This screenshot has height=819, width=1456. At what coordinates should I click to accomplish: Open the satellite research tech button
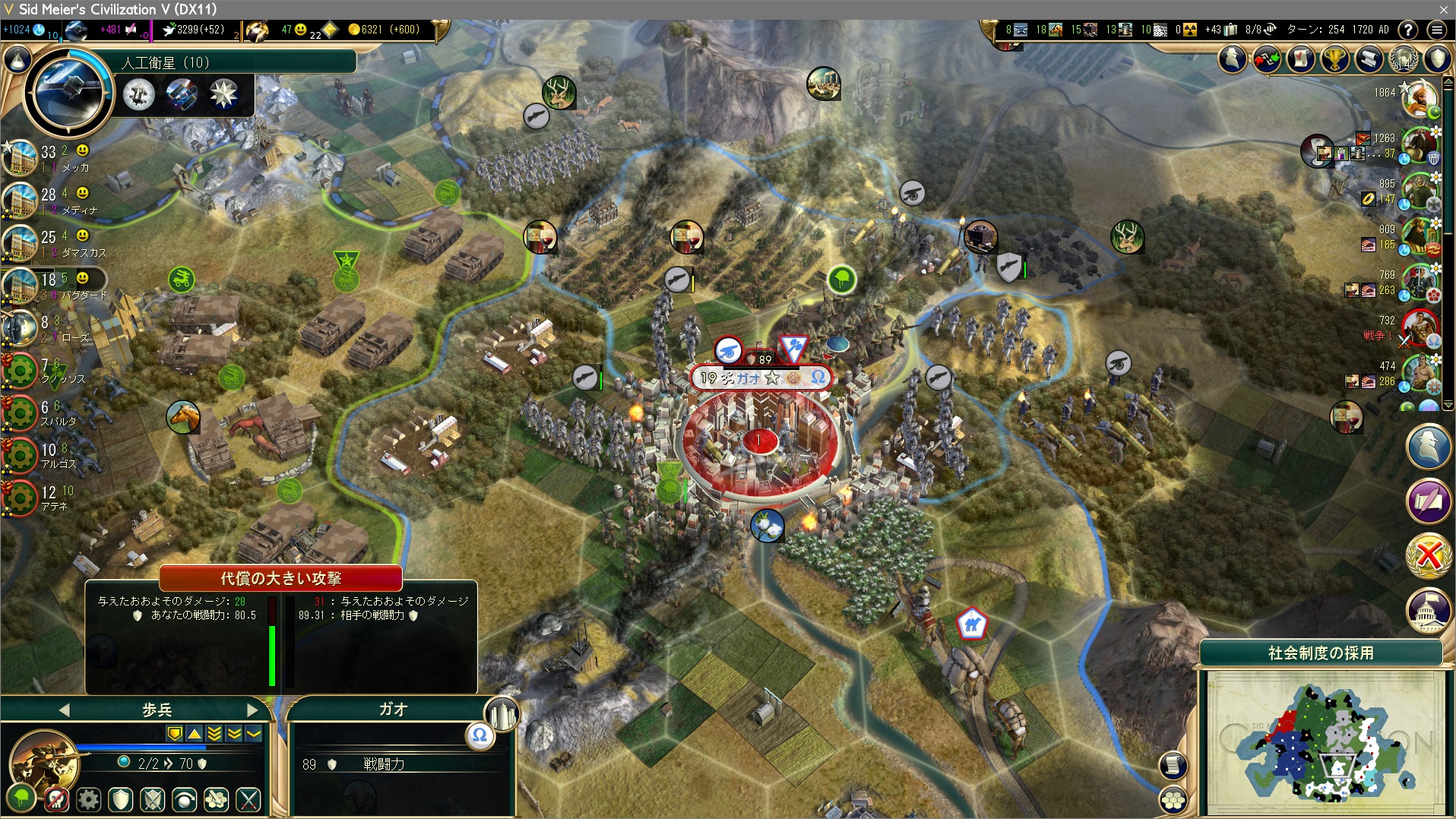pyautogui.click(x=67, y=93)
